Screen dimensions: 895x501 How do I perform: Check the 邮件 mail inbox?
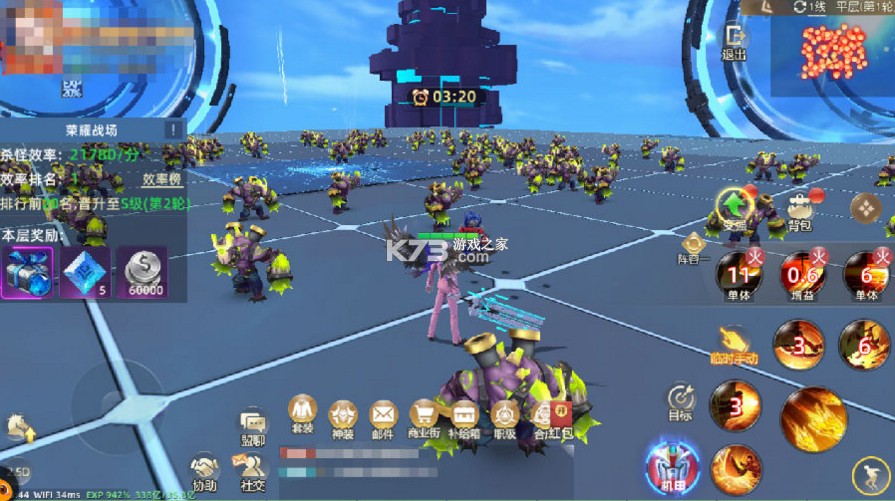point(384,415)
